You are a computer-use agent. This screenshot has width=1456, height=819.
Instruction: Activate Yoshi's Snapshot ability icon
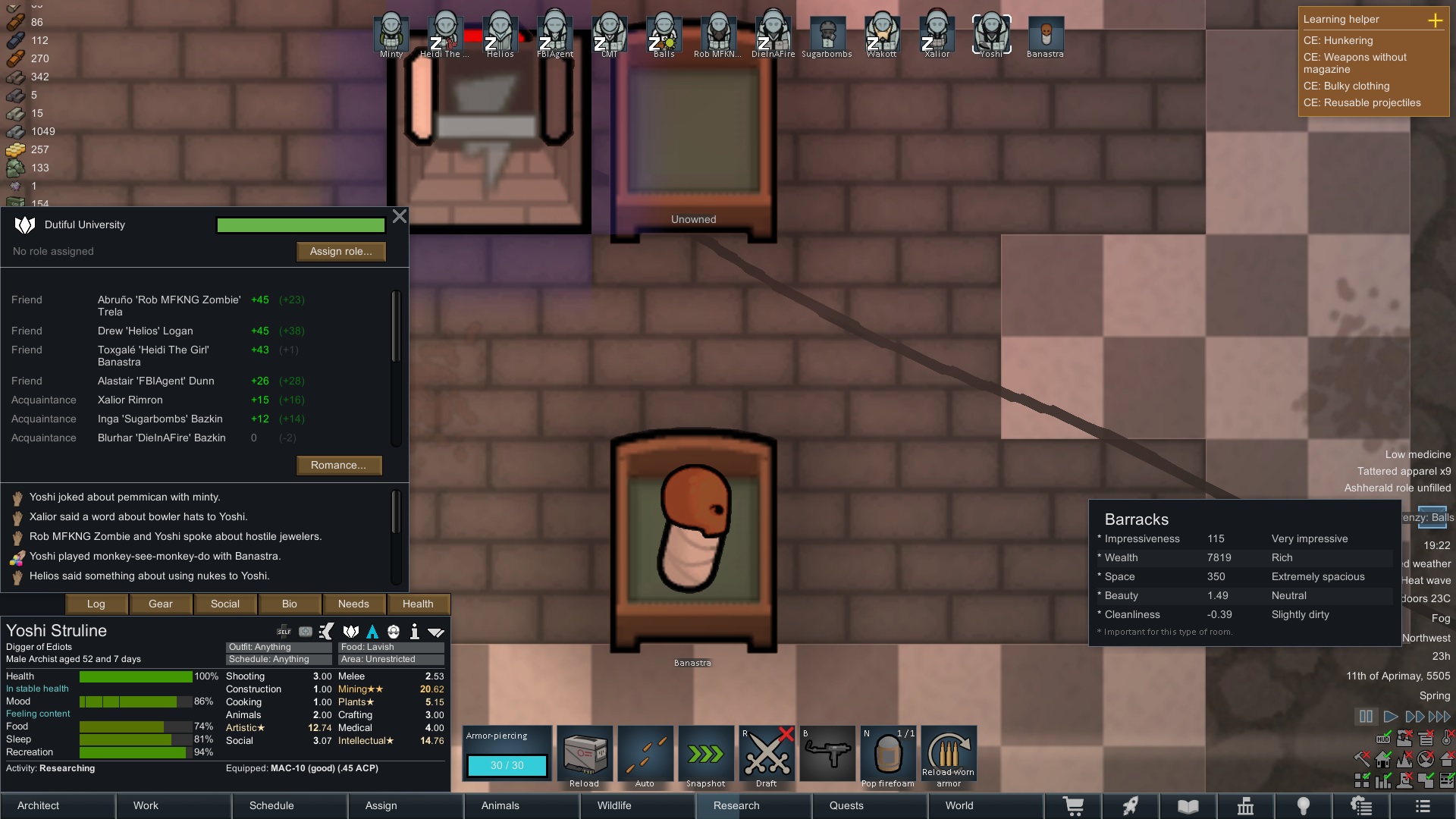click(x=706, y=755)
